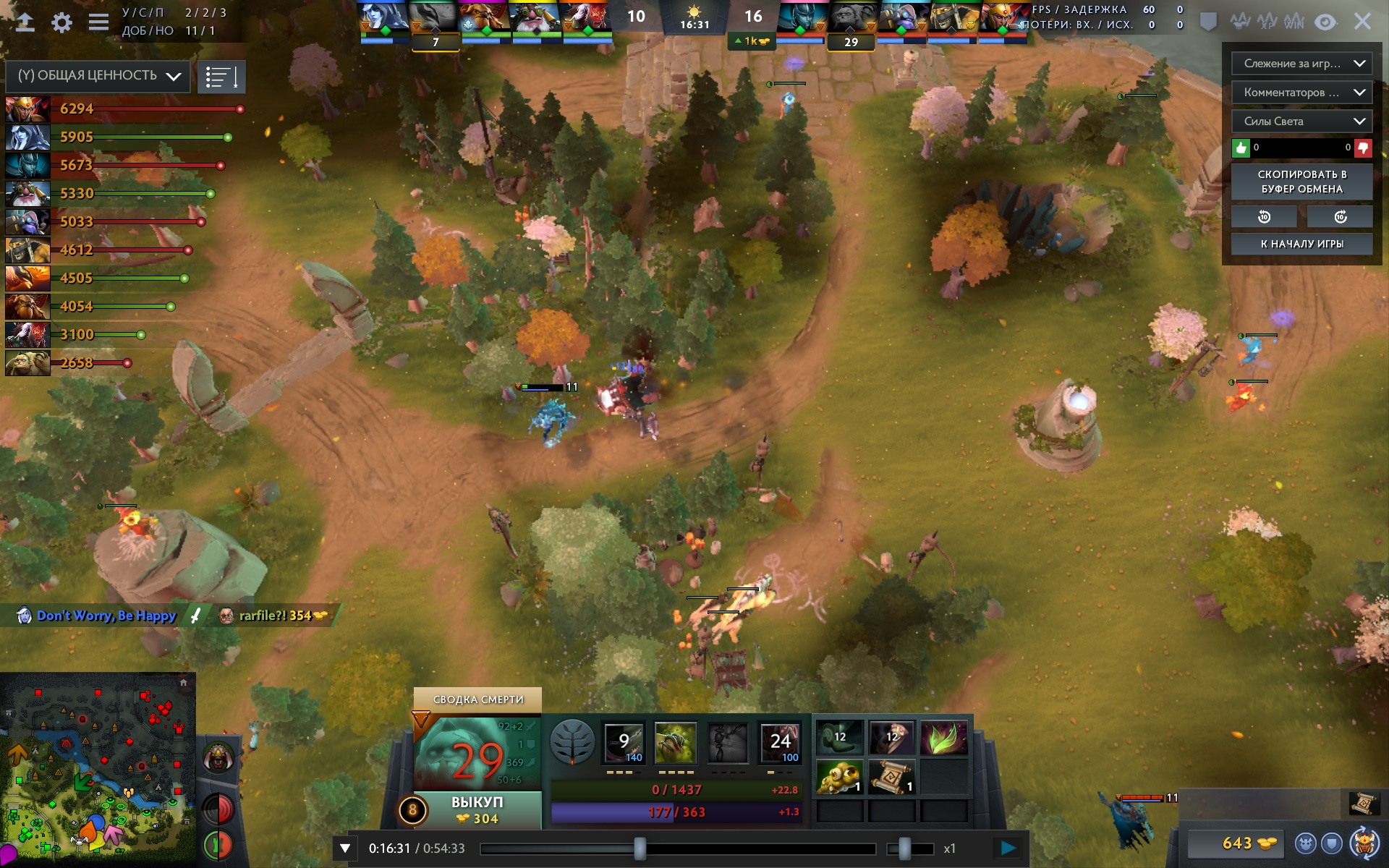Rewind the replay ten seconds
Screen dimensions: 1389x868
(x=1264, y=216)
